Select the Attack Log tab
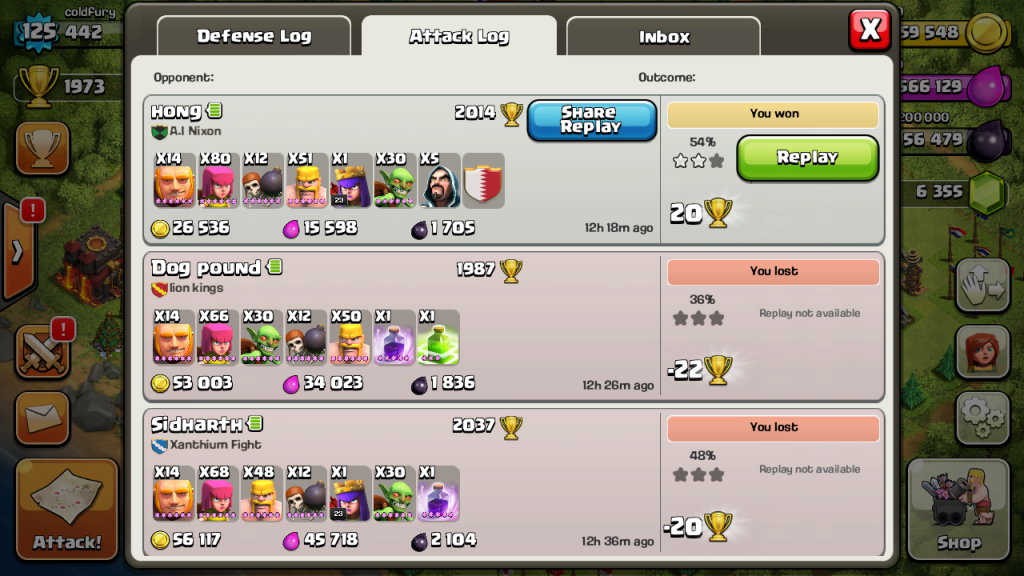The width and height of the screenshot is (1024, 576). (459, 37)
